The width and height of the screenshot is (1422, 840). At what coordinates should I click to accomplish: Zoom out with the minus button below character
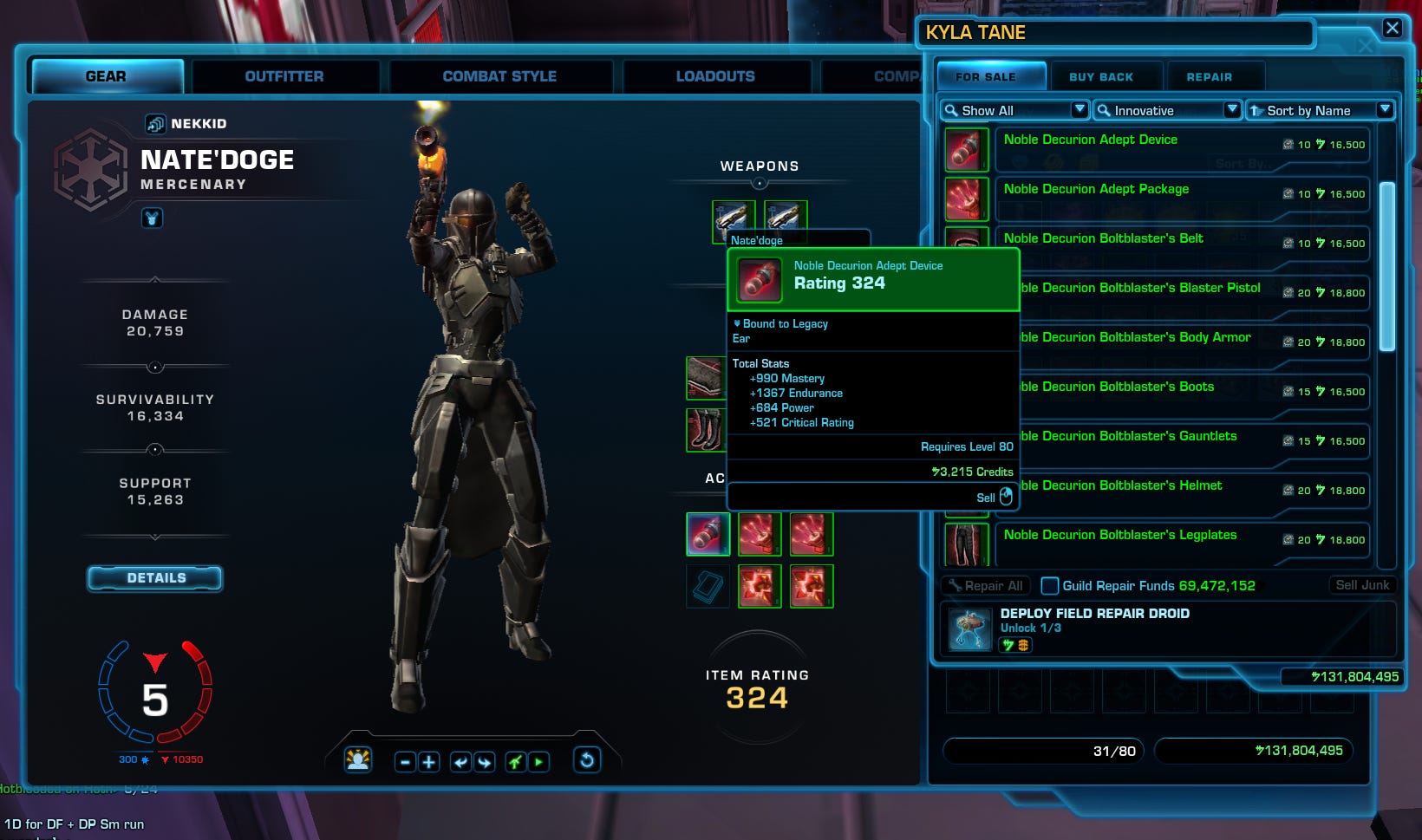pyautogui.click(x=404, y=760)
